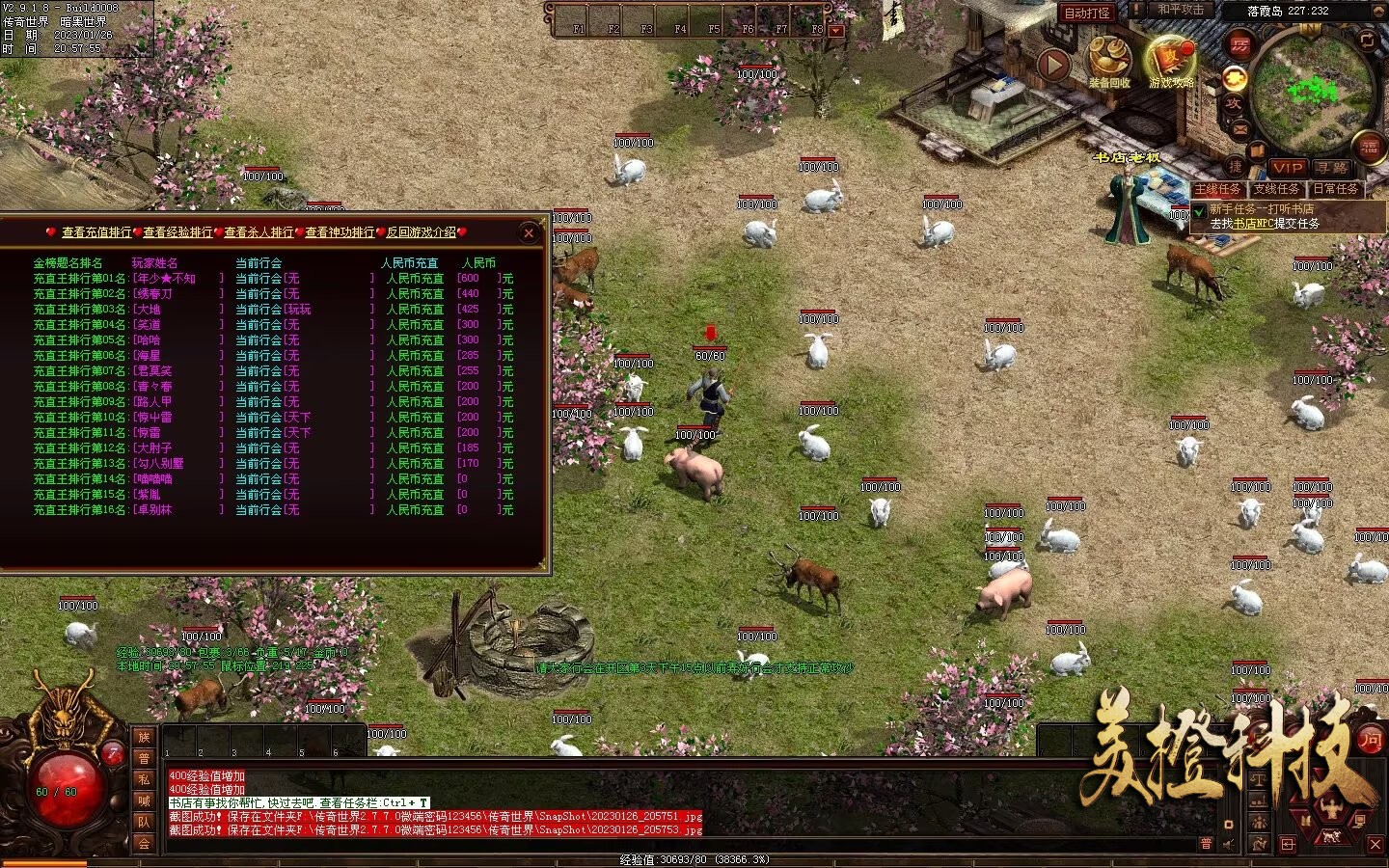
Task: Close the ranking panel with the X
Action: pos(528,232)
